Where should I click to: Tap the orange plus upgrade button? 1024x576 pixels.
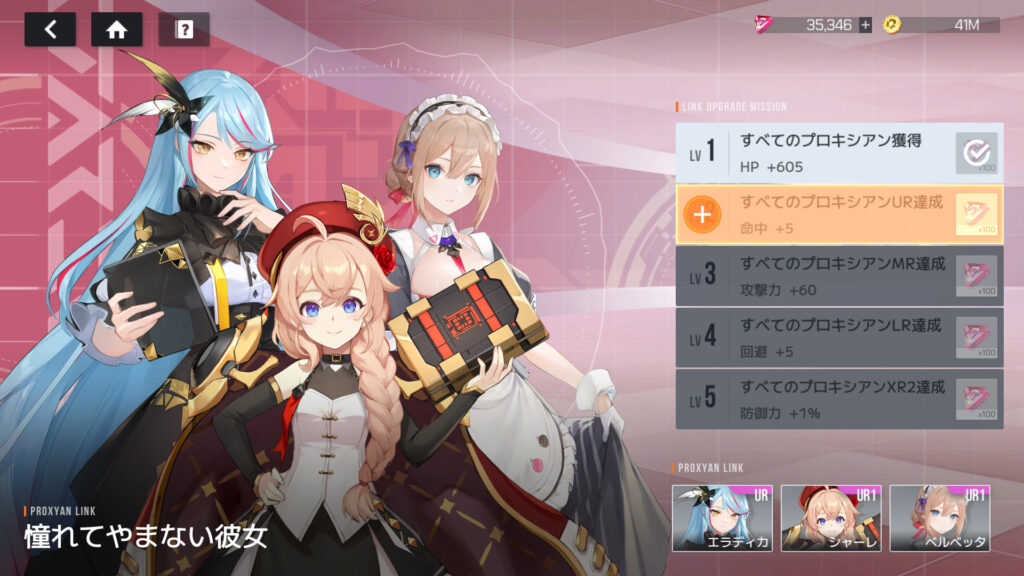[705, 214]
